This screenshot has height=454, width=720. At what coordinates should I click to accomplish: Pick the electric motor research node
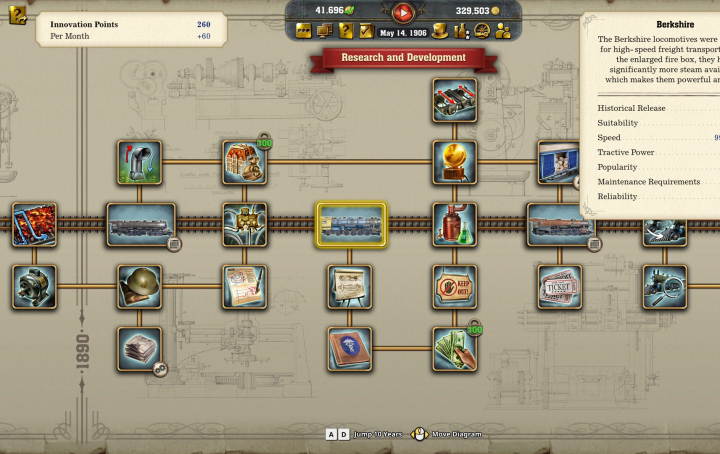34,287
